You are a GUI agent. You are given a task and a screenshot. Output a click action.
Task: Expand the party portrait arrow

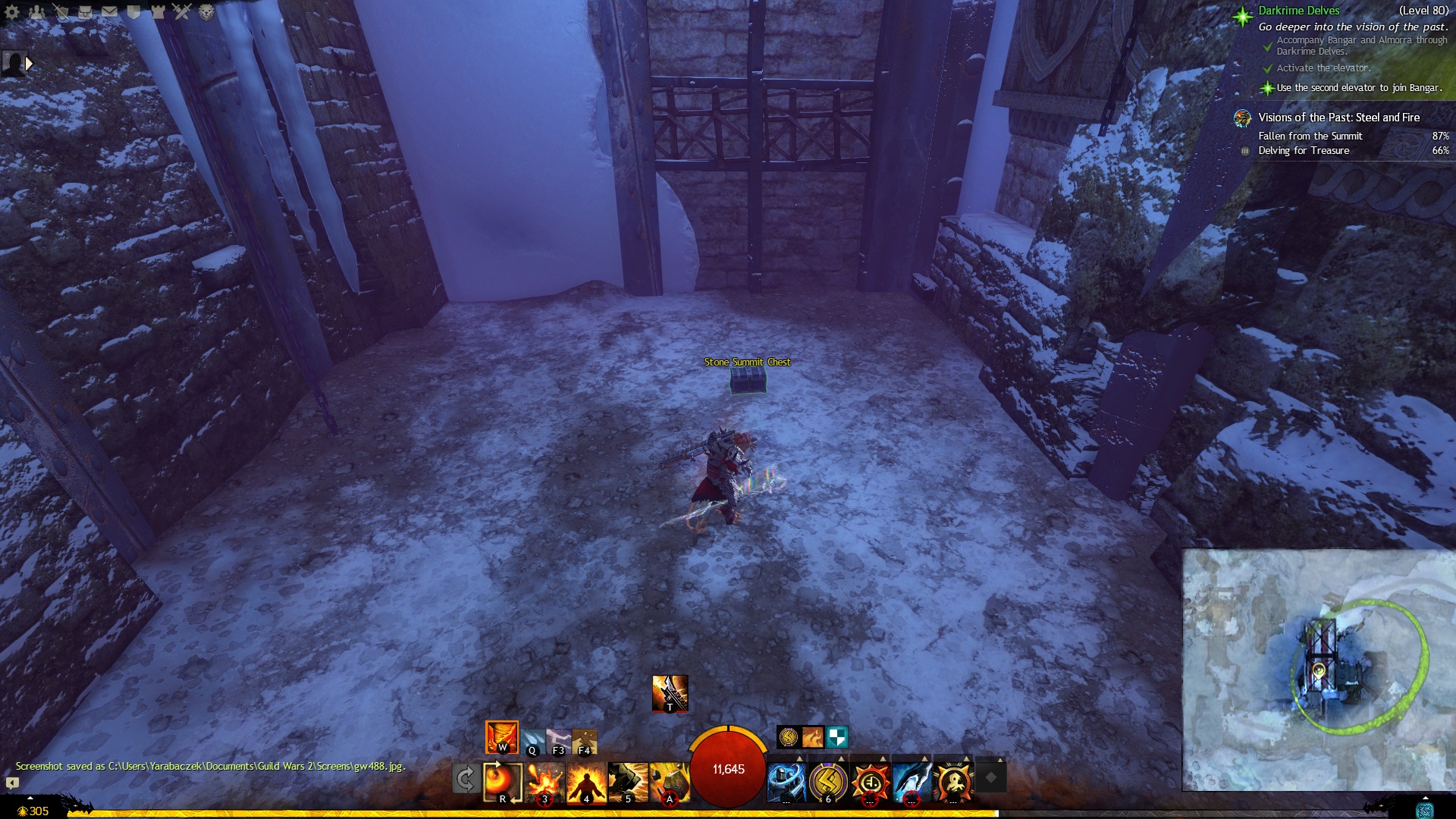pos(30,64)
